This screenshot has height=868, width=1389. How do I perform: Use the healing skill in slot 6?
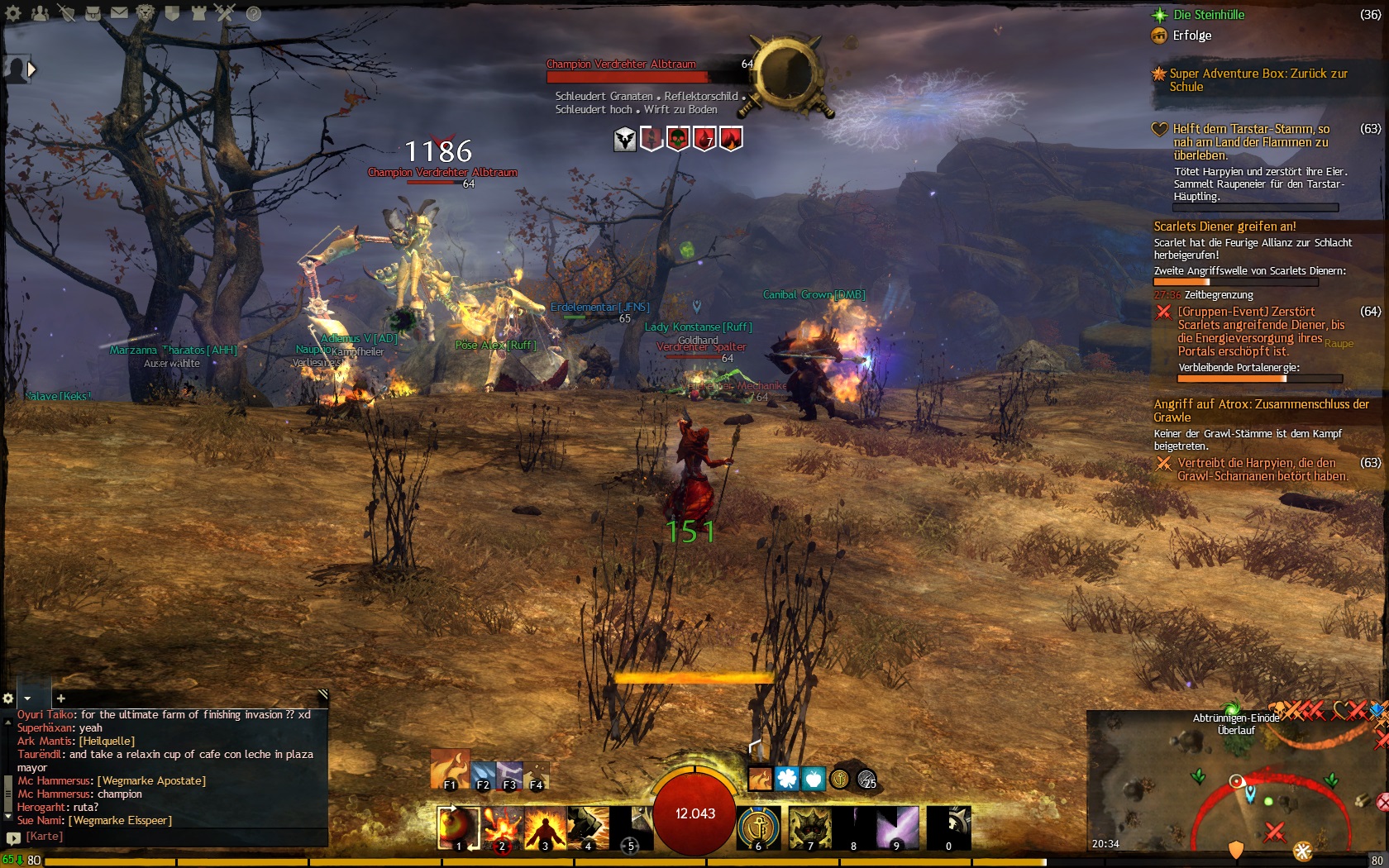pos(758,827)
